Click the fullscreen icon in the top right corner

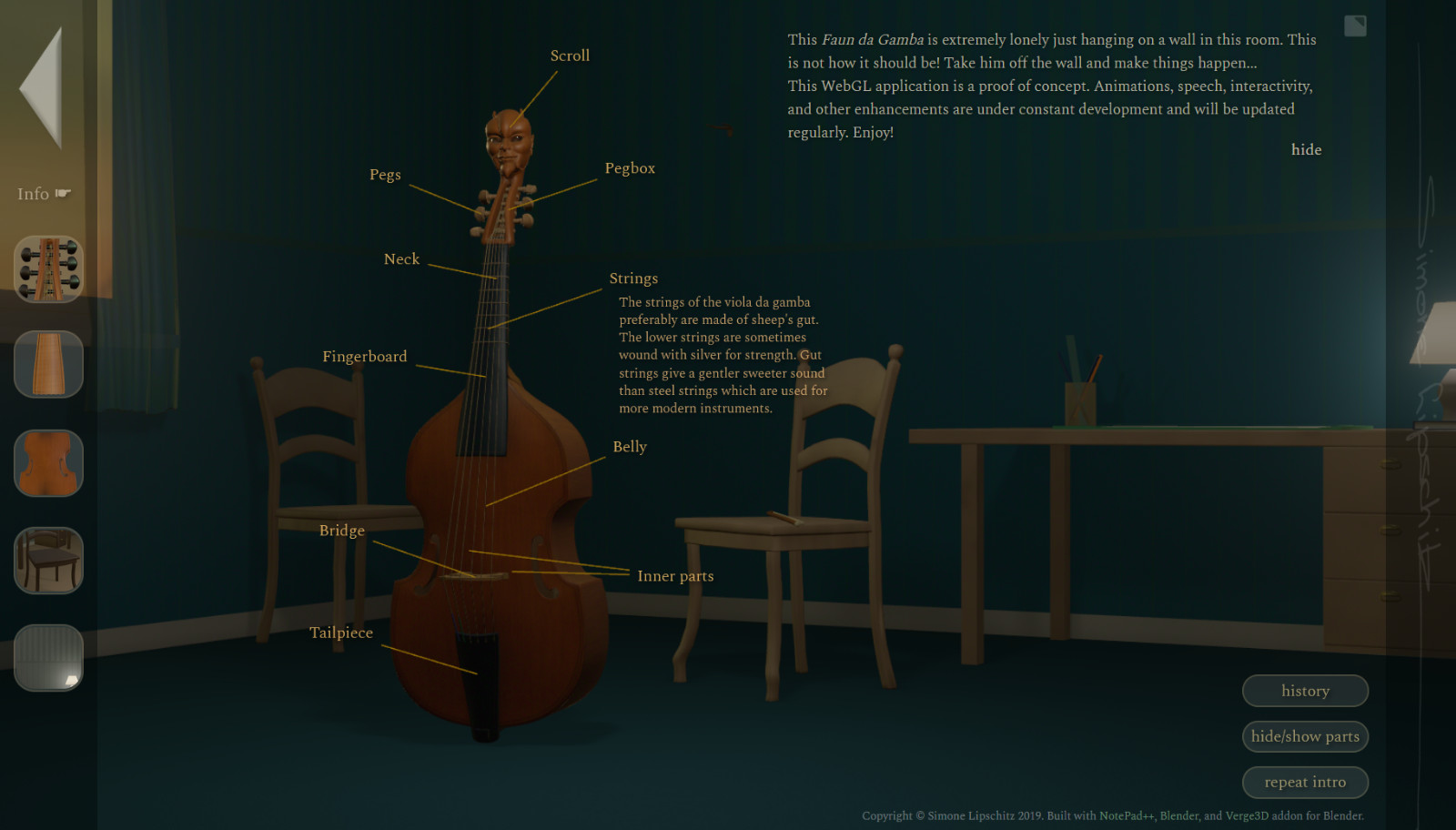tap(1354, 26)
